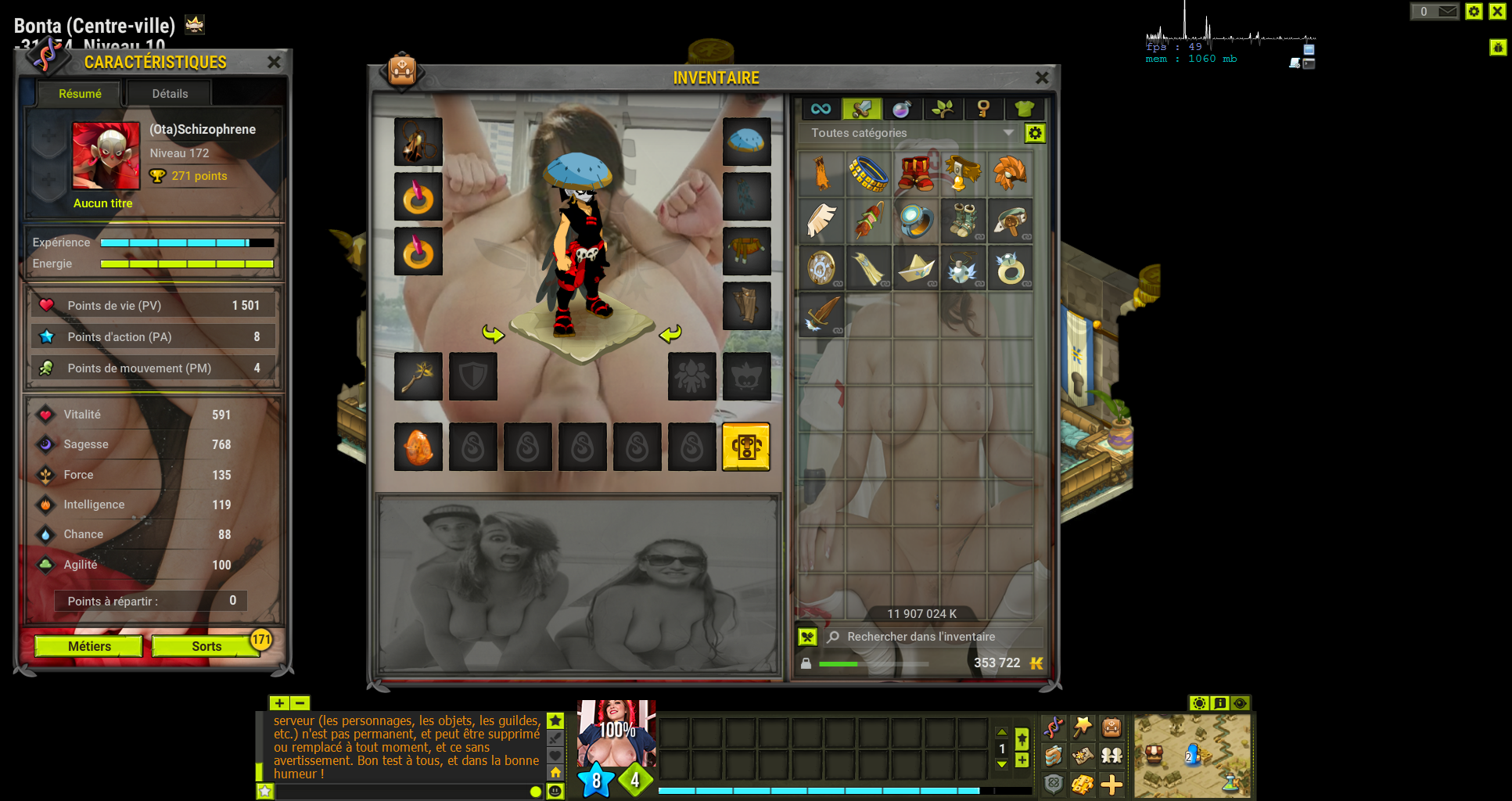Select the red boots in inventory
The image size is (1512, 801).
pos(916,174)
